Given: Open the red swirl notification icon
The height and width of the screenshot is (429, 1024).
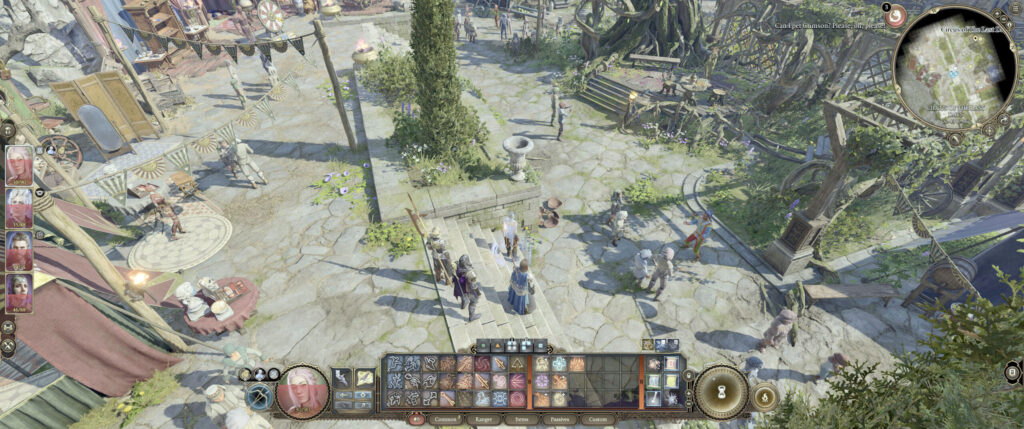Looking at the screenshot, I should click(x=896, y=15).
